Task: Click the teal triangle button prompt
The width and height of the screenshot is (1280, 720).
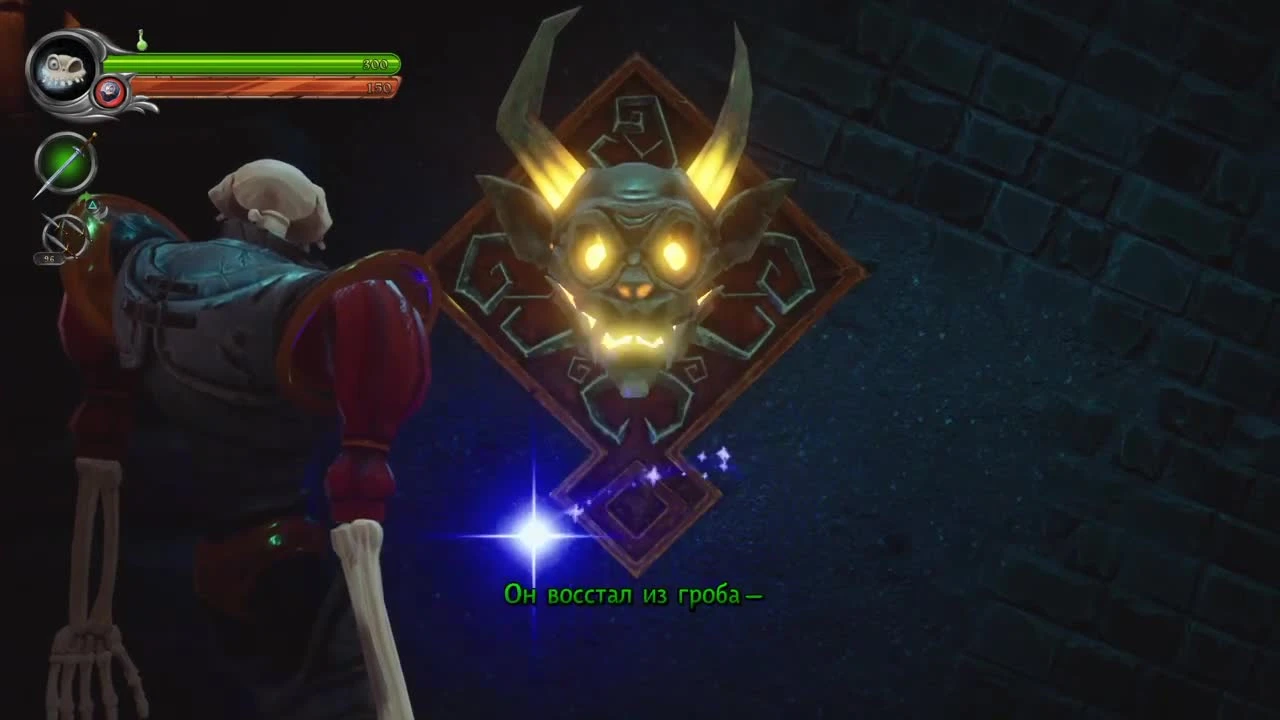Action: [92, 205]
